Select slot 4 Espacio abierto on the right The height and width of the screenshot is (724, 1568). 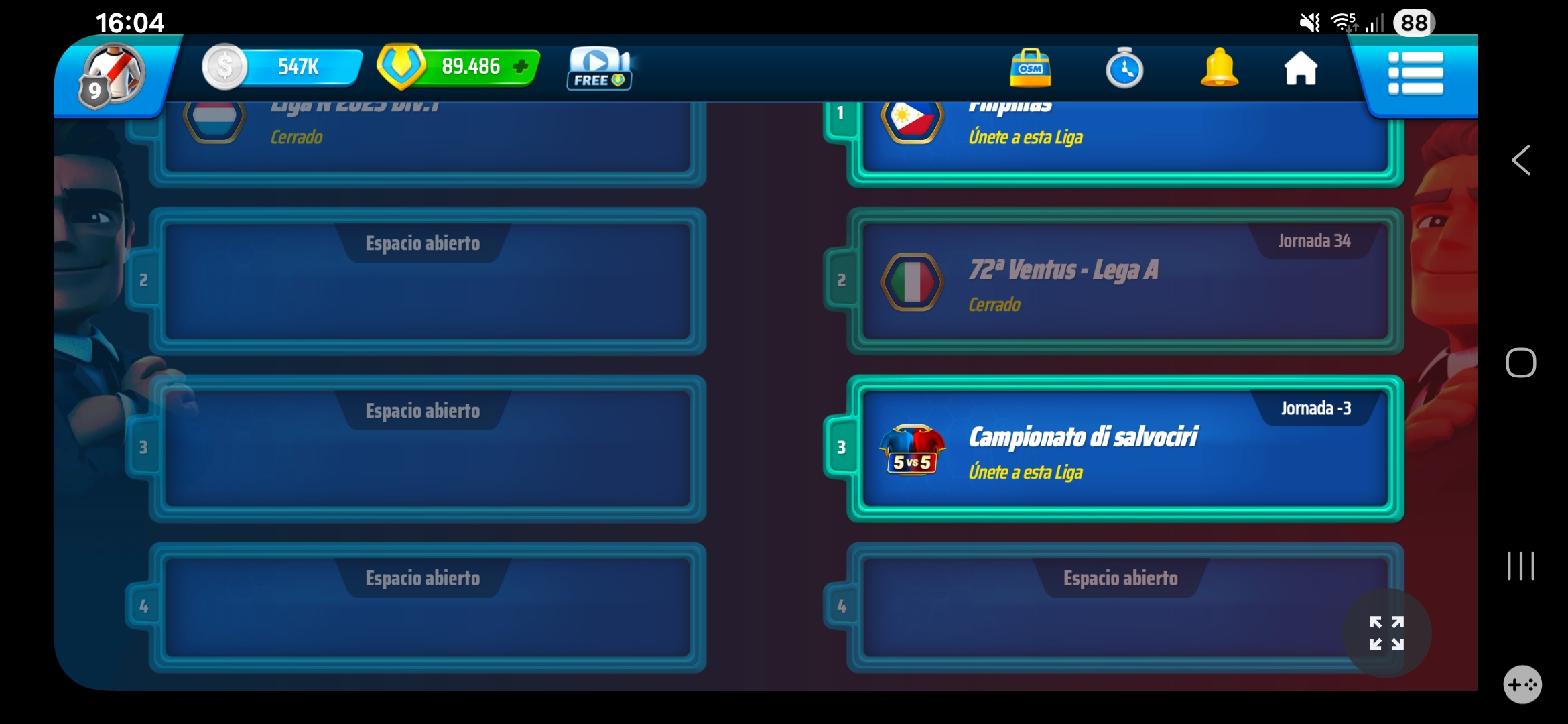point(1120,603)
